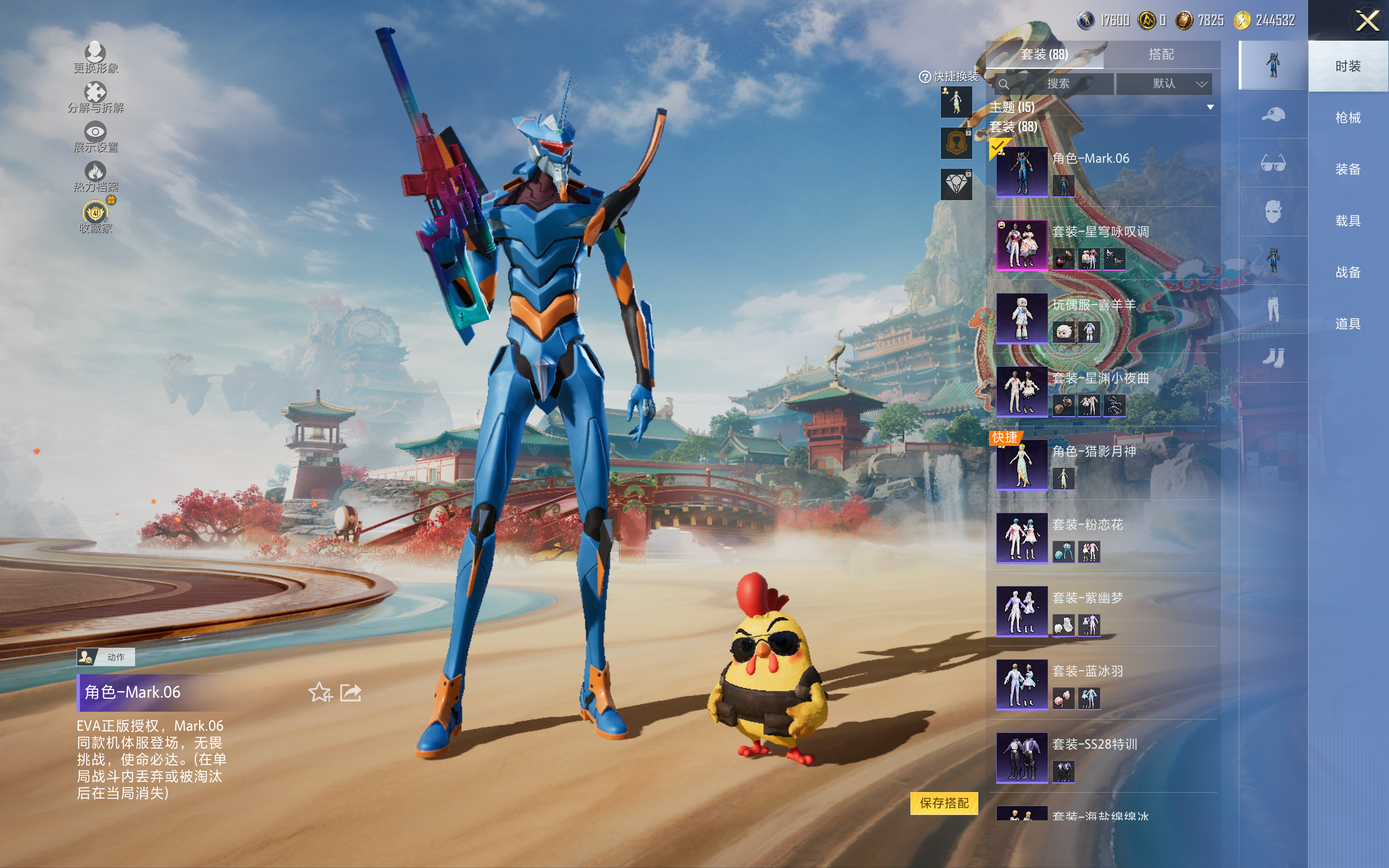
Task: Open the 枪械 category
Action: [1347, 118]
